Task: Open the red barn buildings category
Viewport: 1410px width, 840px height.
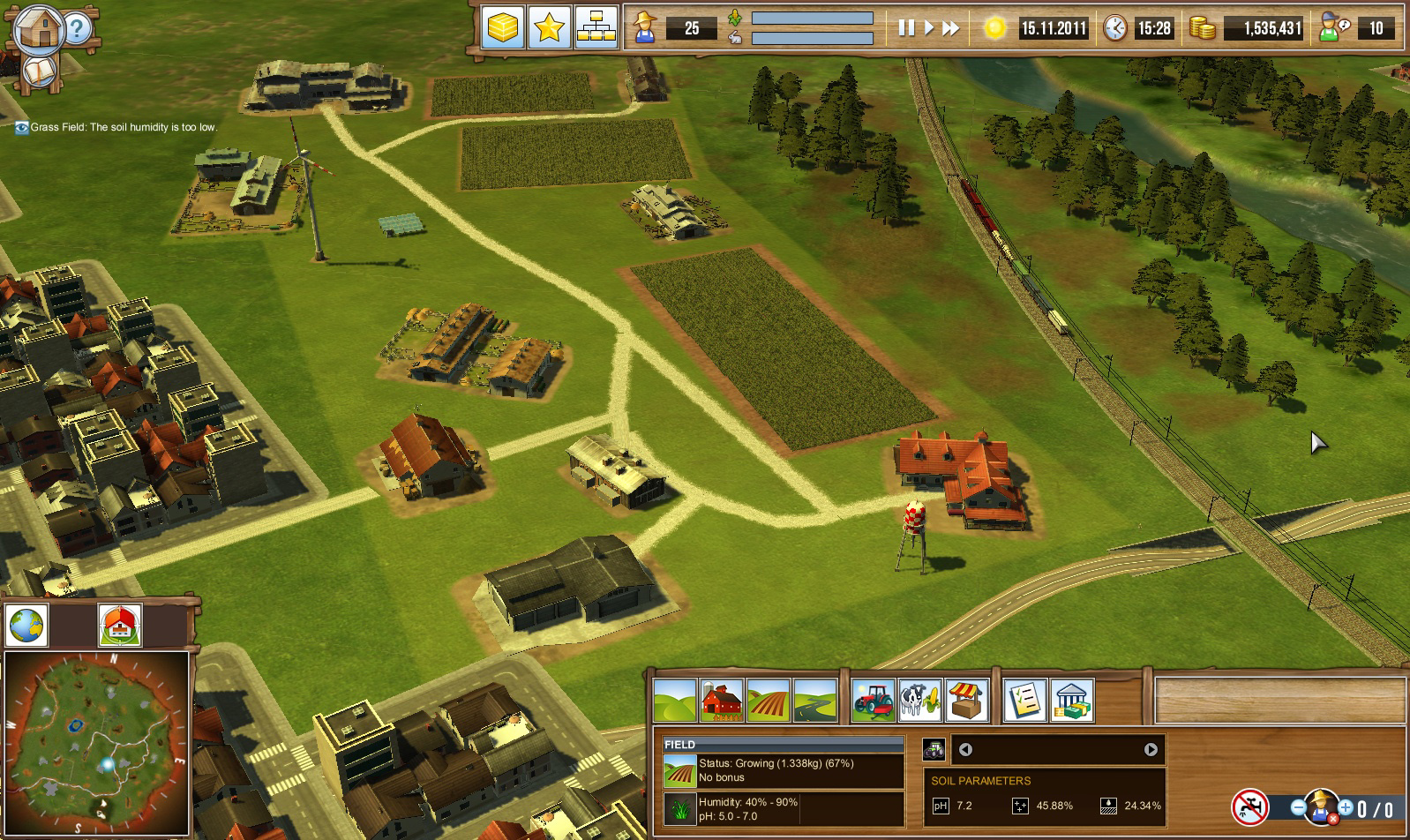Action: (x=722, y=701)
